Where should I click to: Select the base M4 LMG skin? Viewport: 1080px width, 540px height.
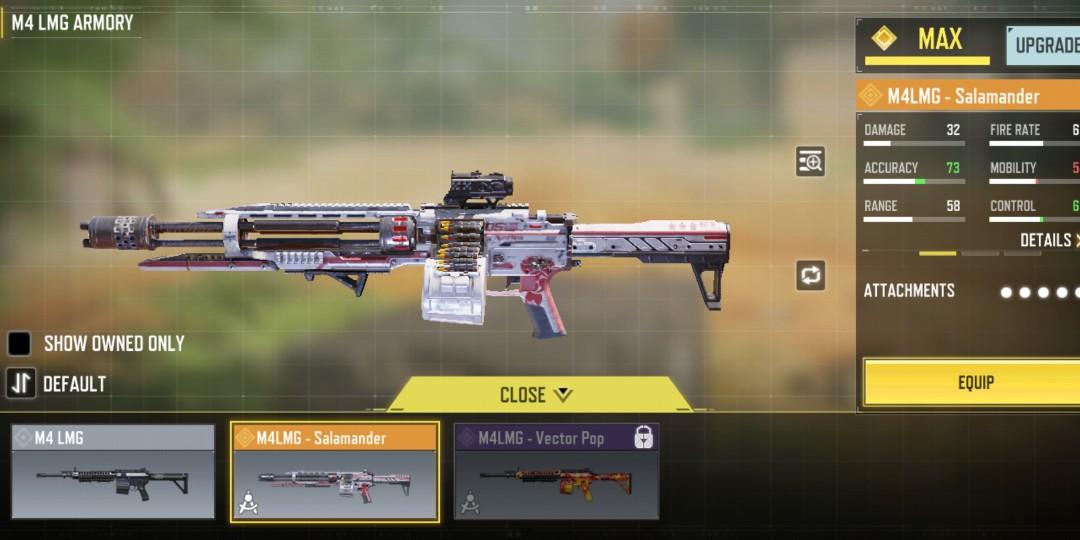pyautogui.click(x=113, y=472)
